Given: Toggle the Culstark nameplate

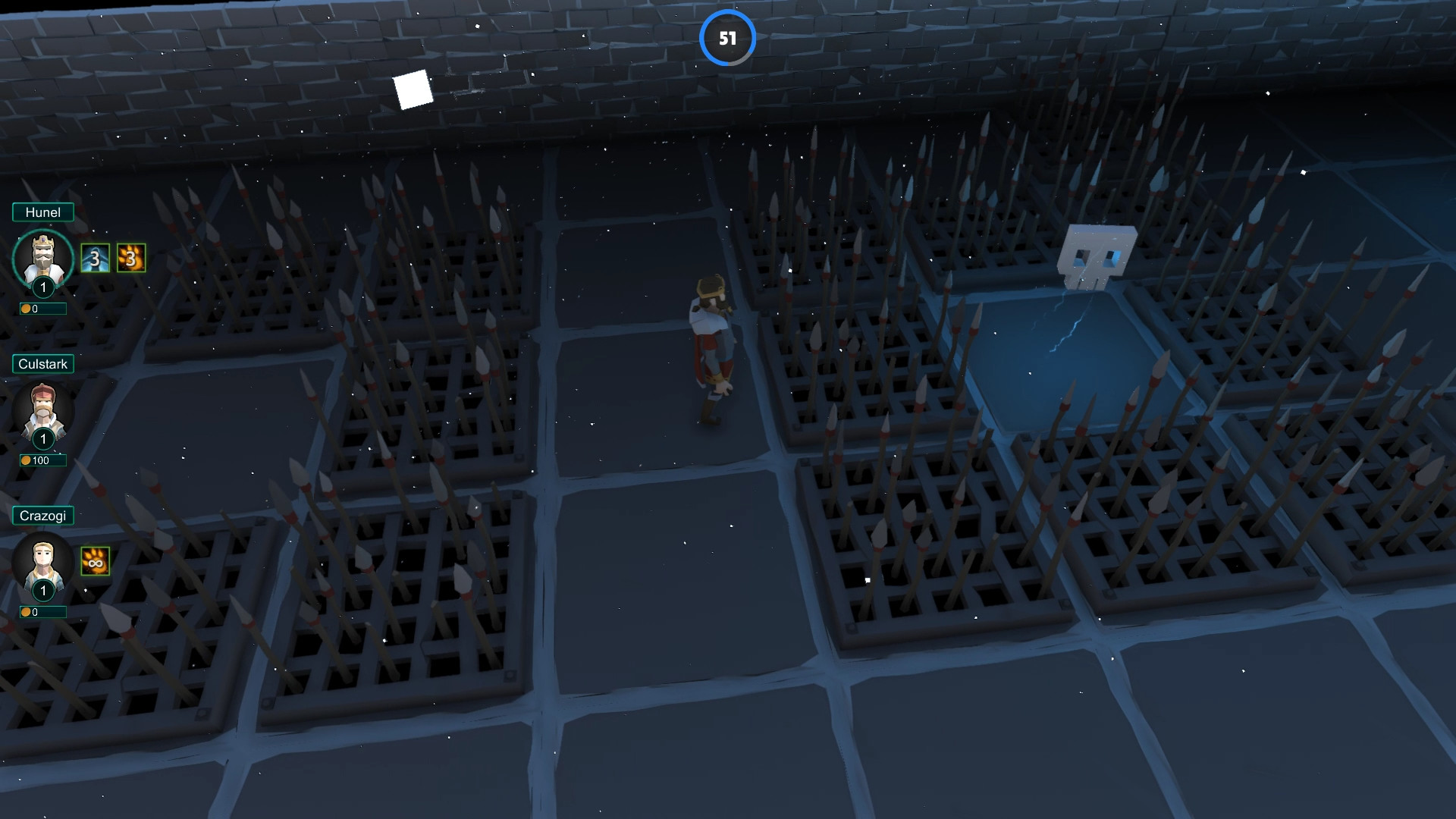Looking at the screenshot, I should coord(42,364).
